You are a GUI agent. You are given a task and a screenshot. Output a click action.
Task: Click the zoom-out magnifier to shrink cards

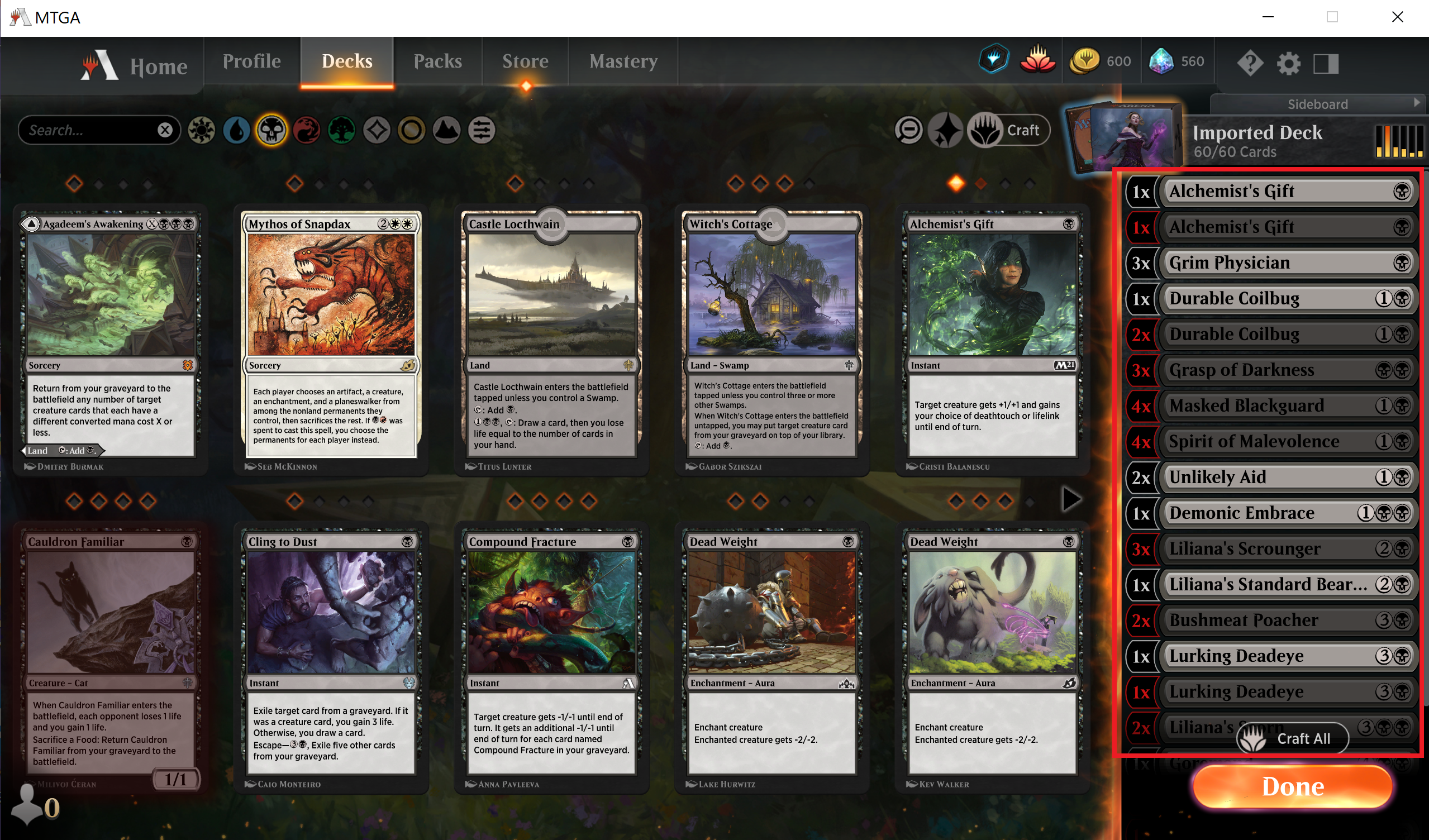point(908,130)
